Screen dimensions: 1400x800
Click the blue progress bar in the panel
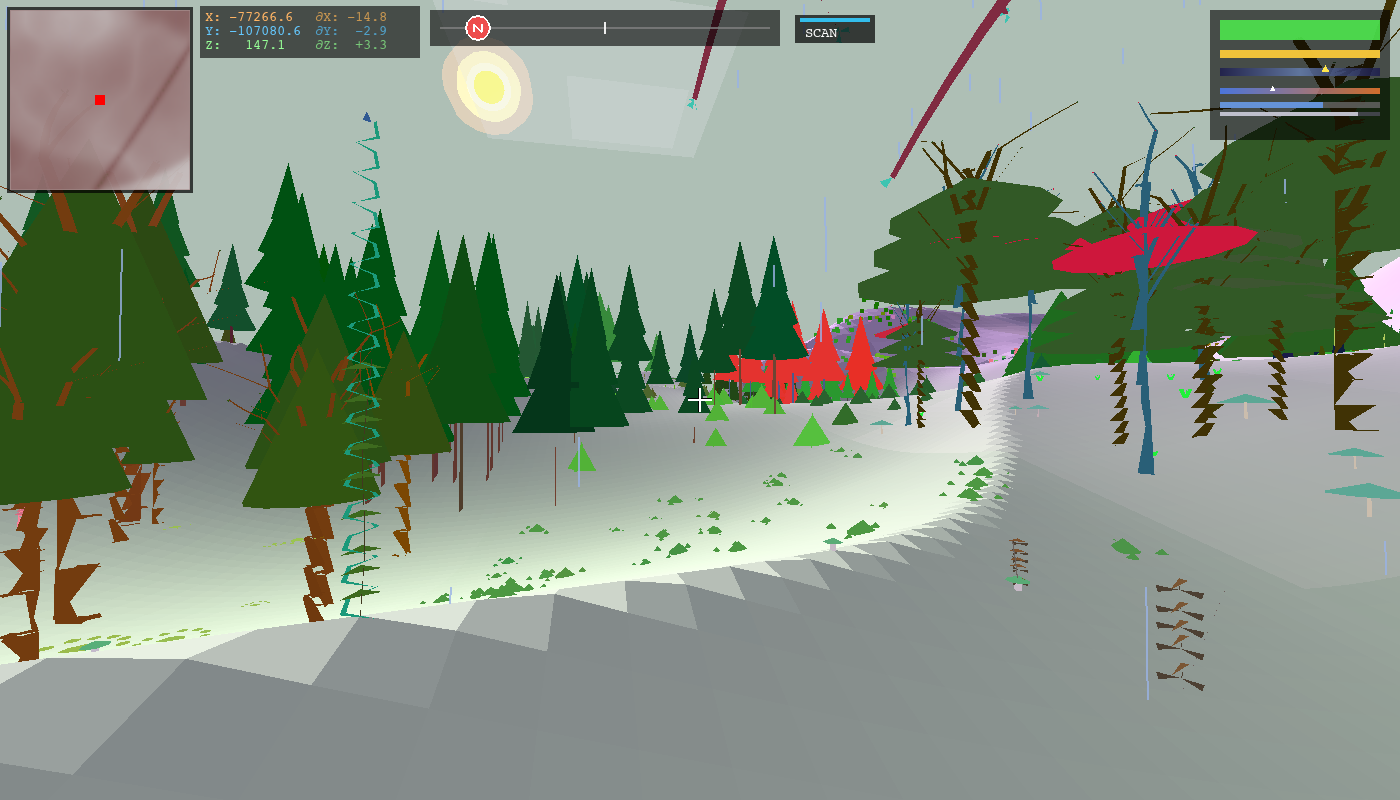[x=1272, y=105]
